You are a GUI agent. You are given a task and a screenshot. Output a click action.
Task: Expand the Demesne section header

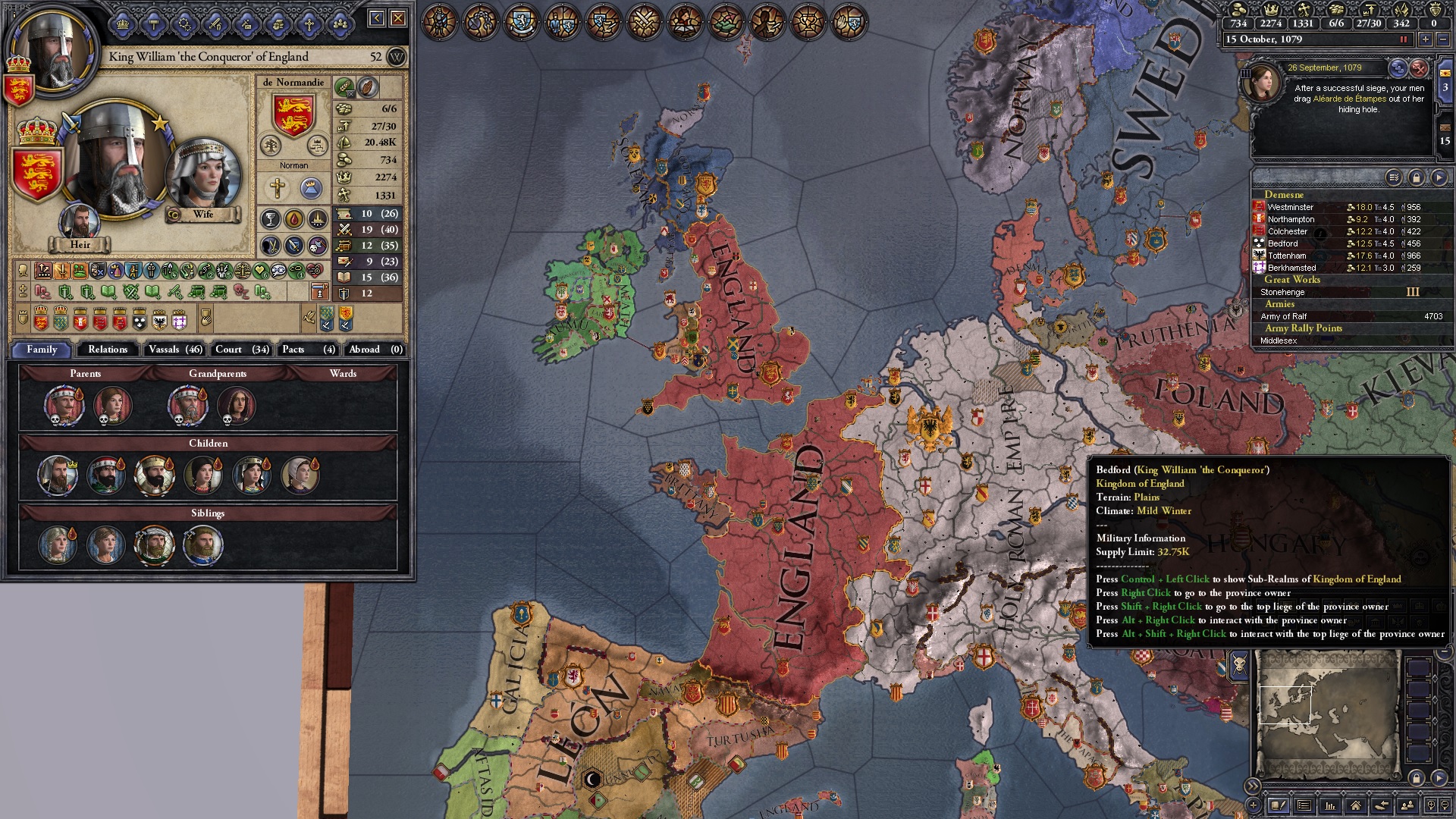coord(1285,195)
